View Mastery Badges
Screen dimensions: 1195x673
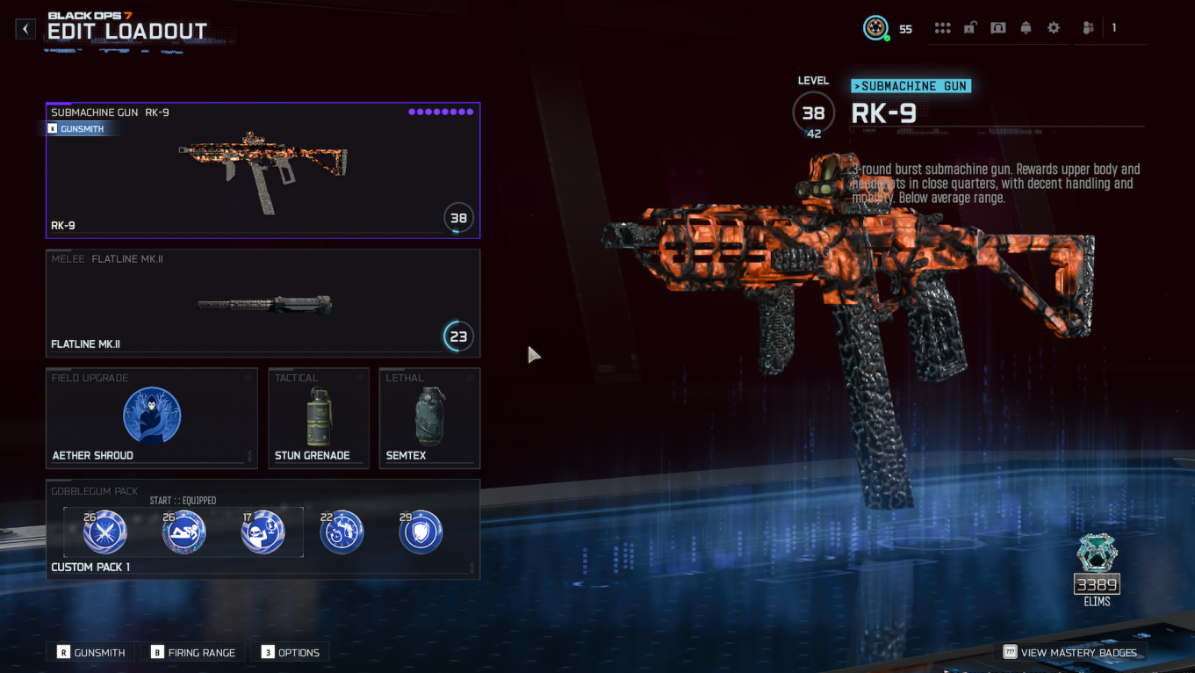click(1070, 652)
